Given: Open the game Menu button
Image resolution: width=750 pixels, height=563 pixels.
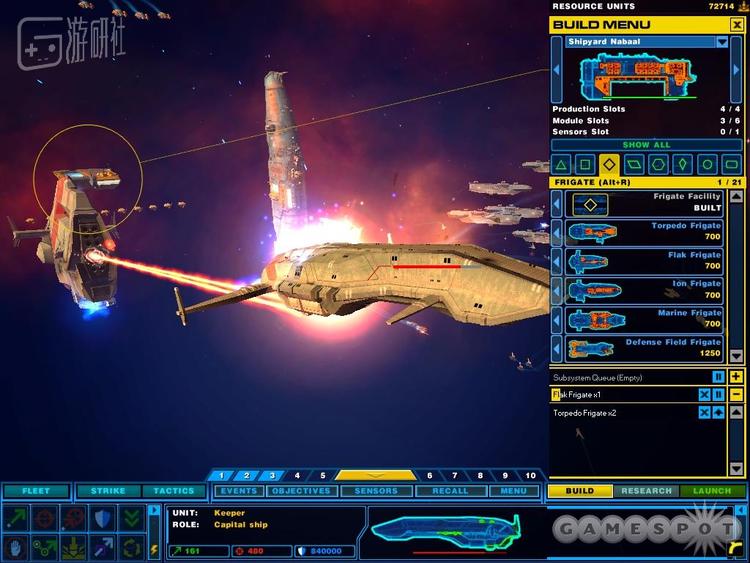Looking at the screenshot, I should [x=514, y=491].
